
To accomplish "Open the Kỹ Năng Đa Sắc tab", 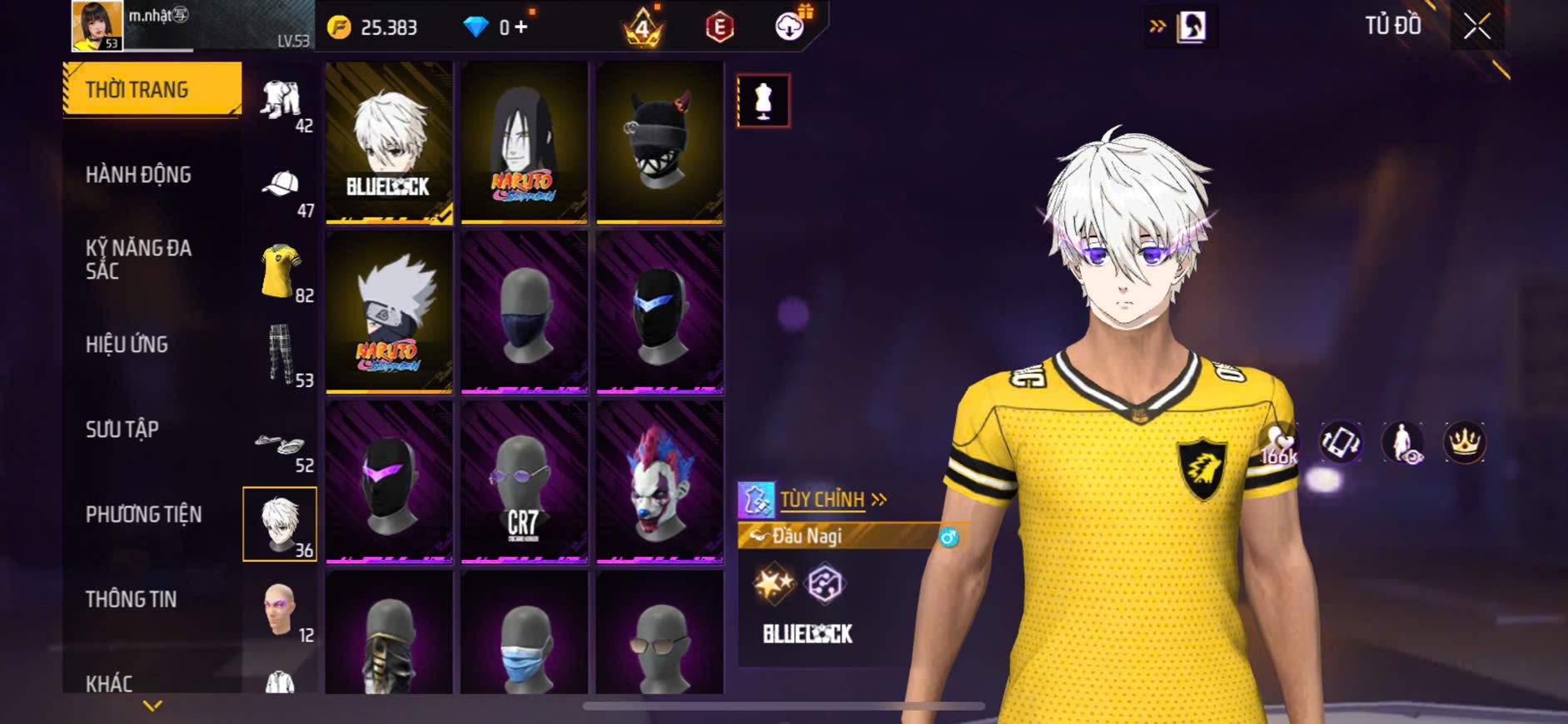I will click(138, 259).
